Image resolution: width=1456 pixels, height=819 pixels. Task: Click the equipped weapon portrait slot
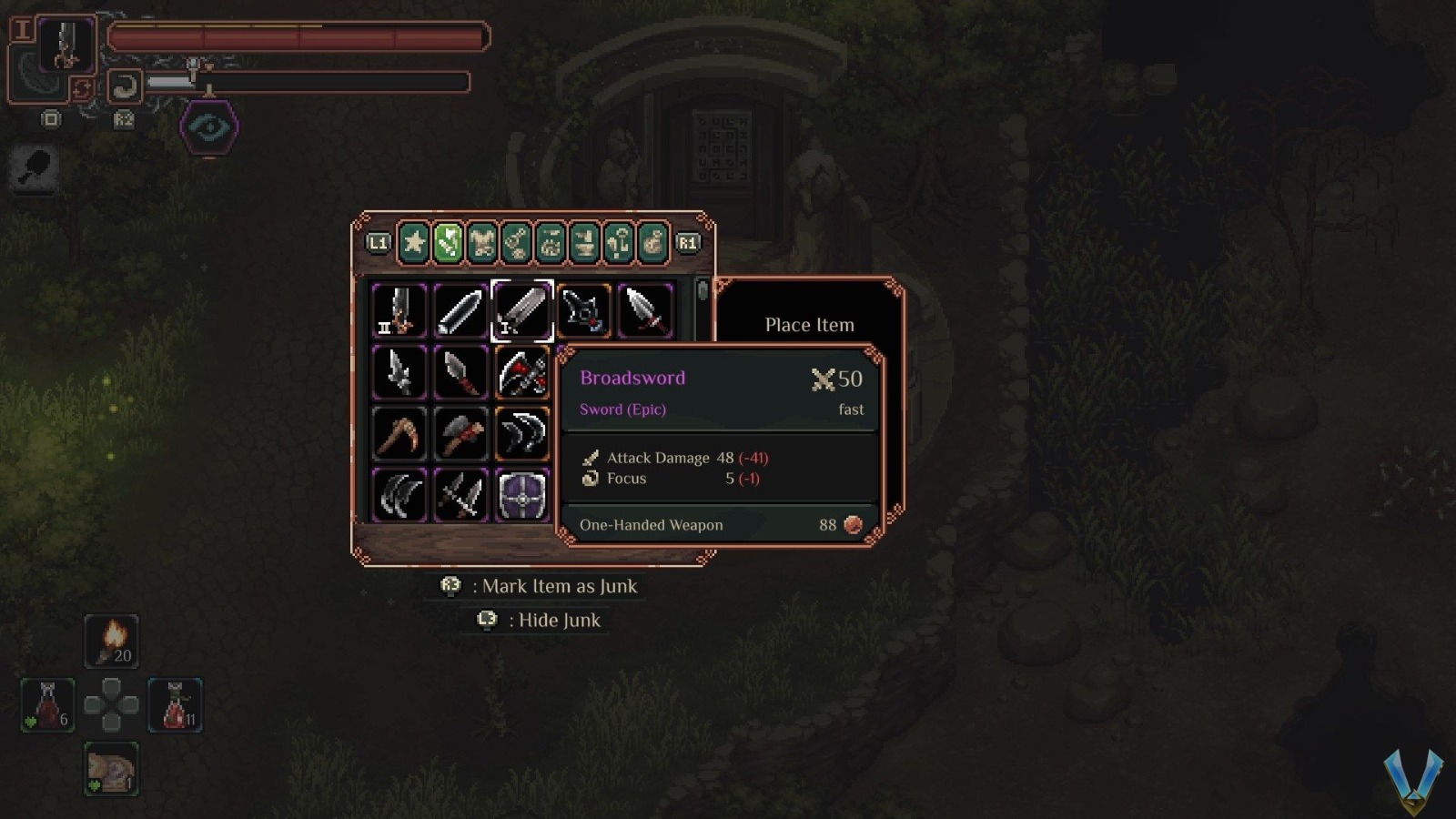click(x=66, y=45)
